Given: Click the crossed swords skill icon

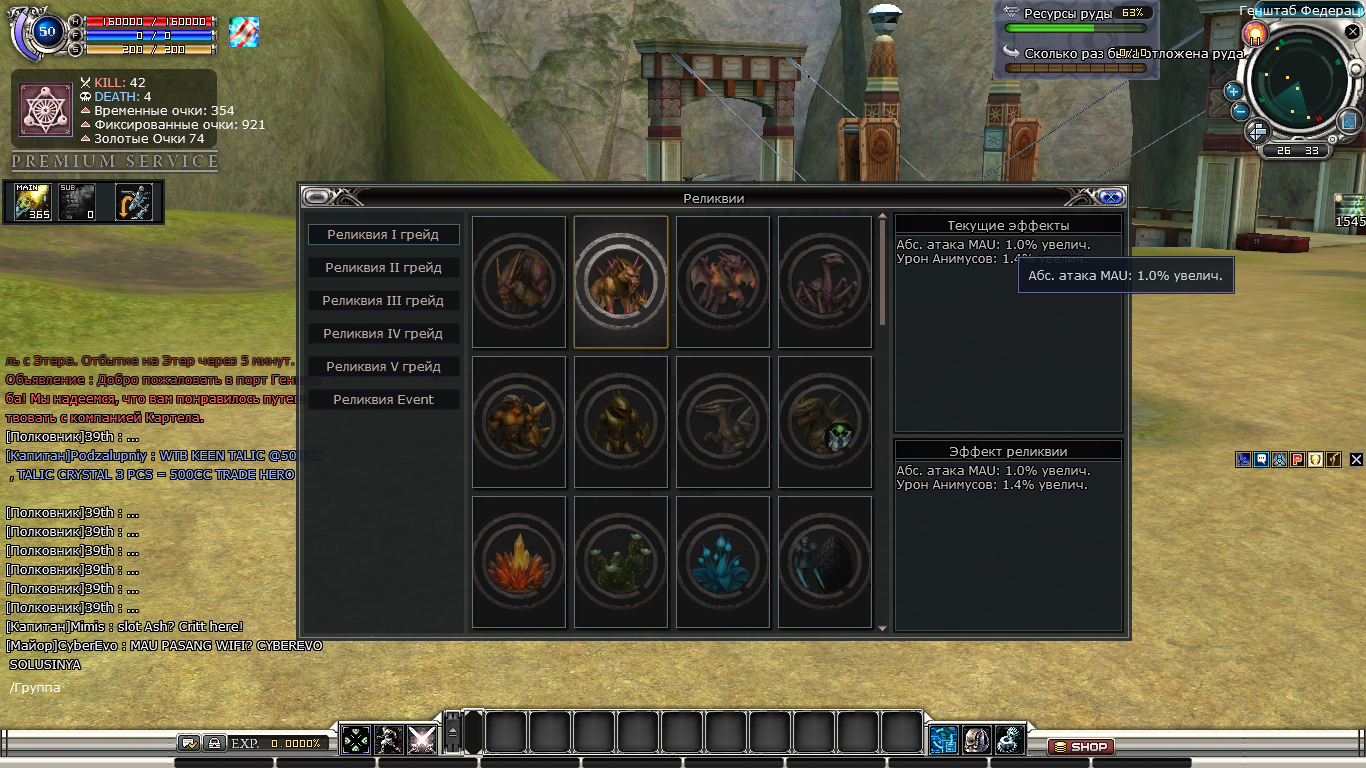Looking at the screenshot, I should pyautogui.click(x=422, y=740).
